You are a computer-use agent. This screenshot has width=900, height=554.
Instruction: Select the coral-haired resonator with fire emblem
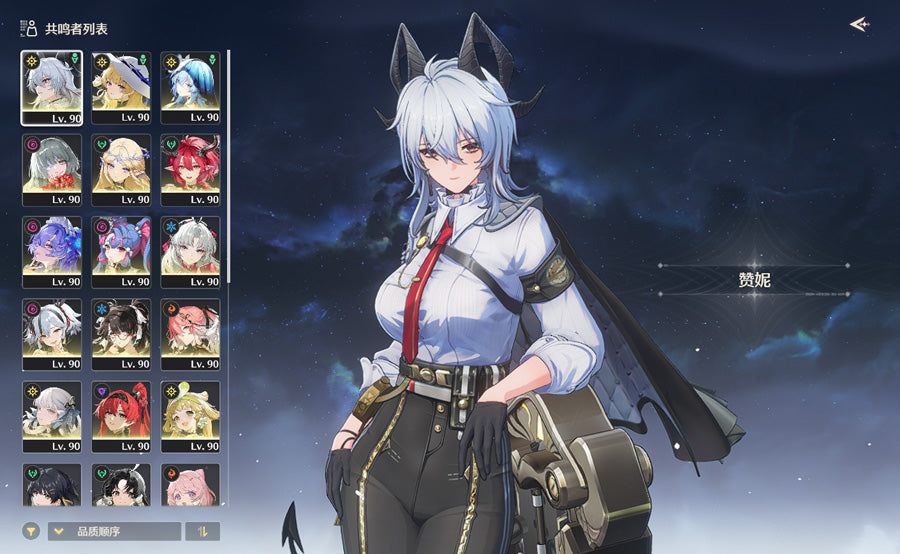(190, 334)
